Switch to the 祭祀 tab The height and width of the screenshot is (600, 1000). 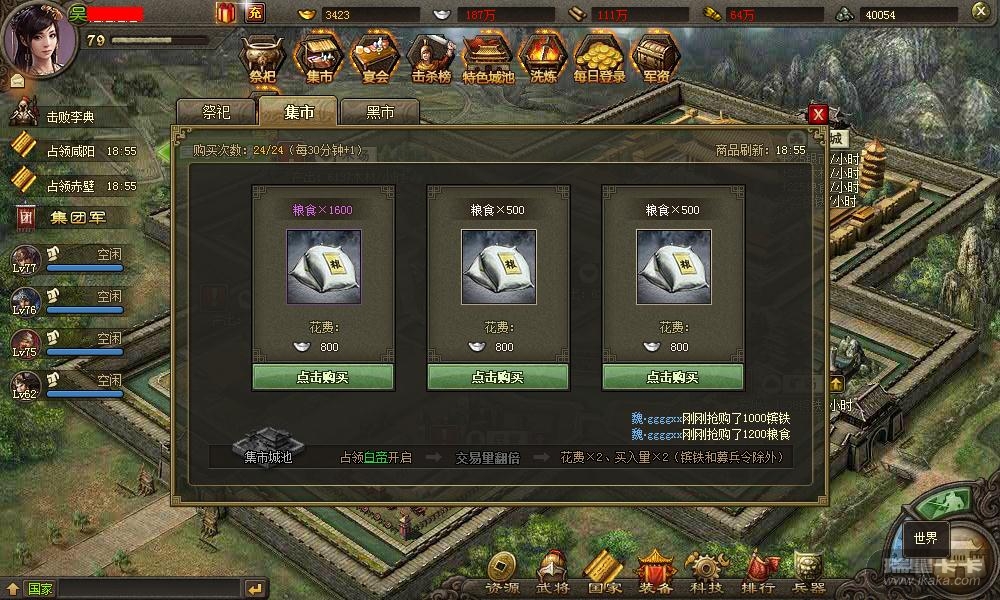[x=216, y=113]
